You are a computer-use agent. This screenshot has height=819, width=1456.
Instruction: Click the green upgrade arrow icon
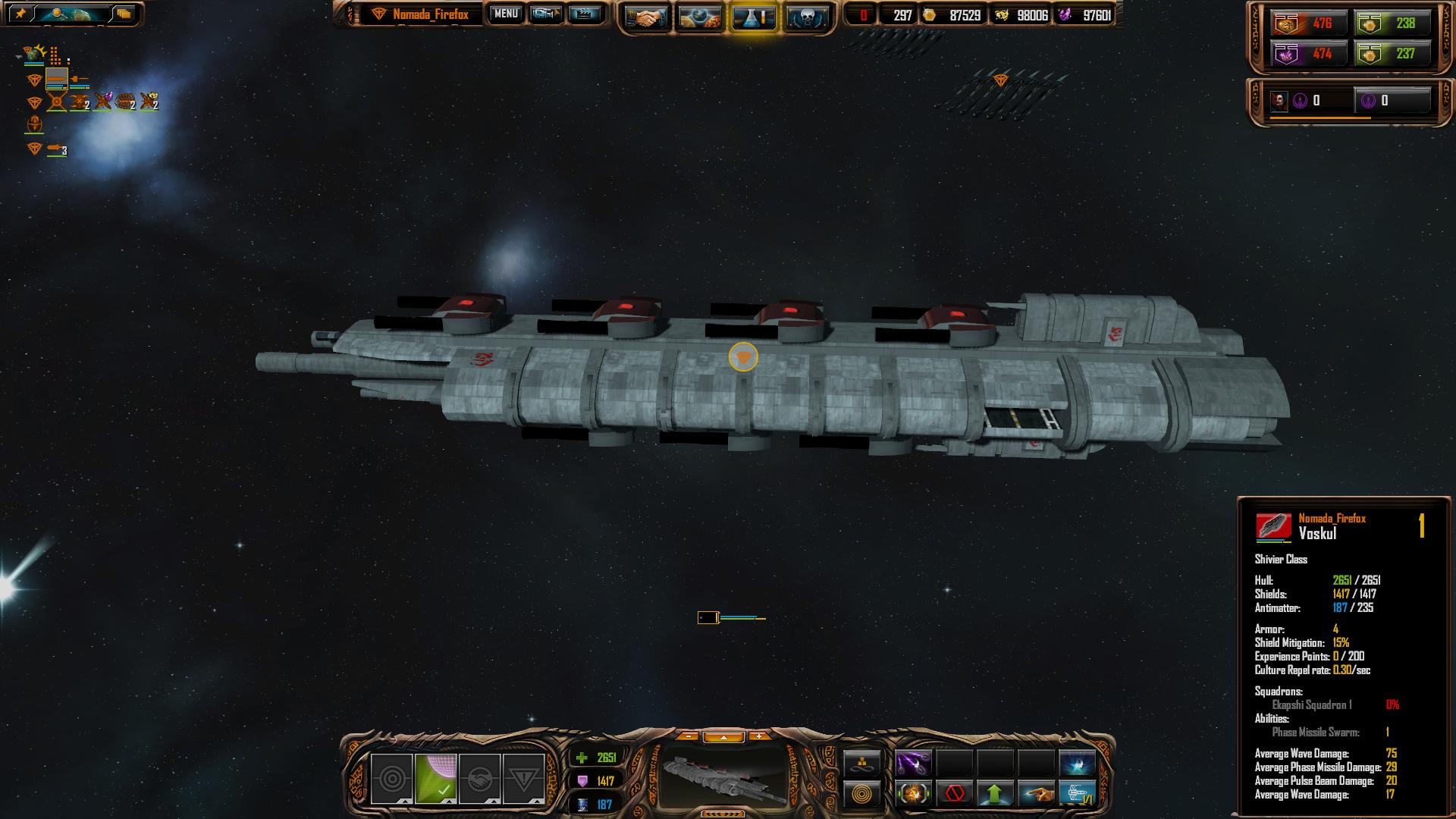[x=995, y=794]
